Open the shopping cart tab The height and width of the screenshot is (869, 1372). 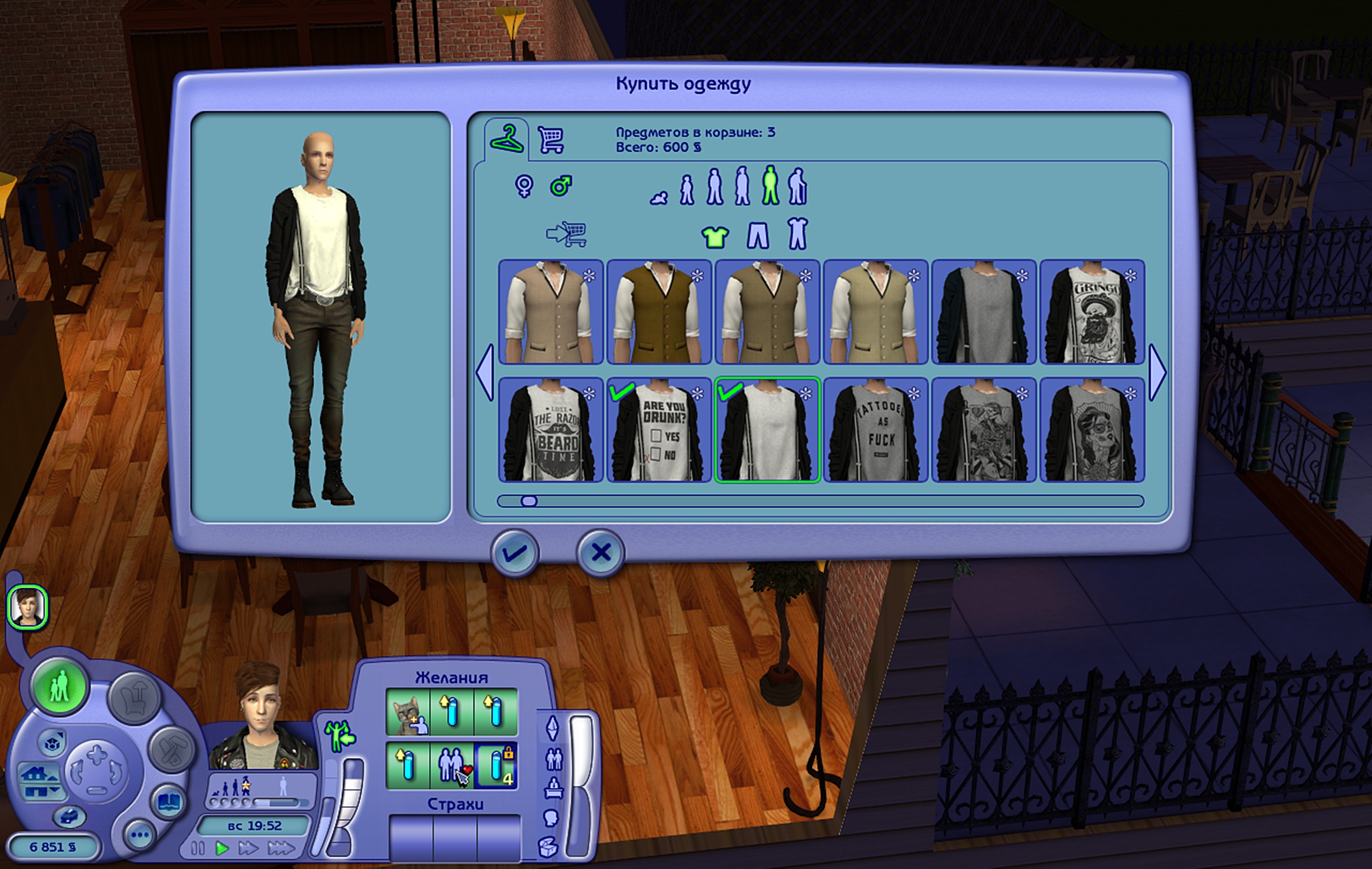click(551, 140)
